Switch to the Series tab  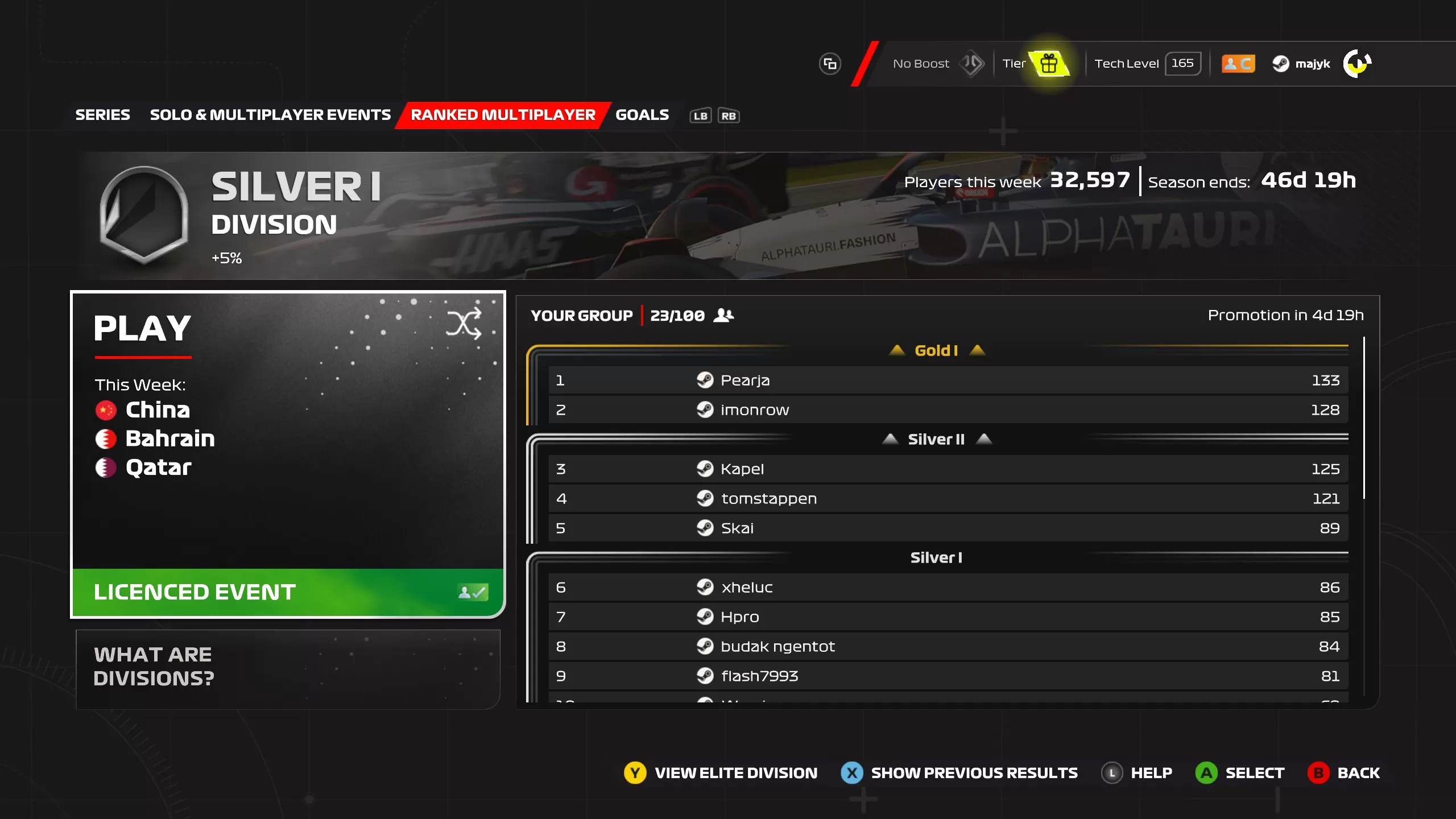click(x=102, y=115)
